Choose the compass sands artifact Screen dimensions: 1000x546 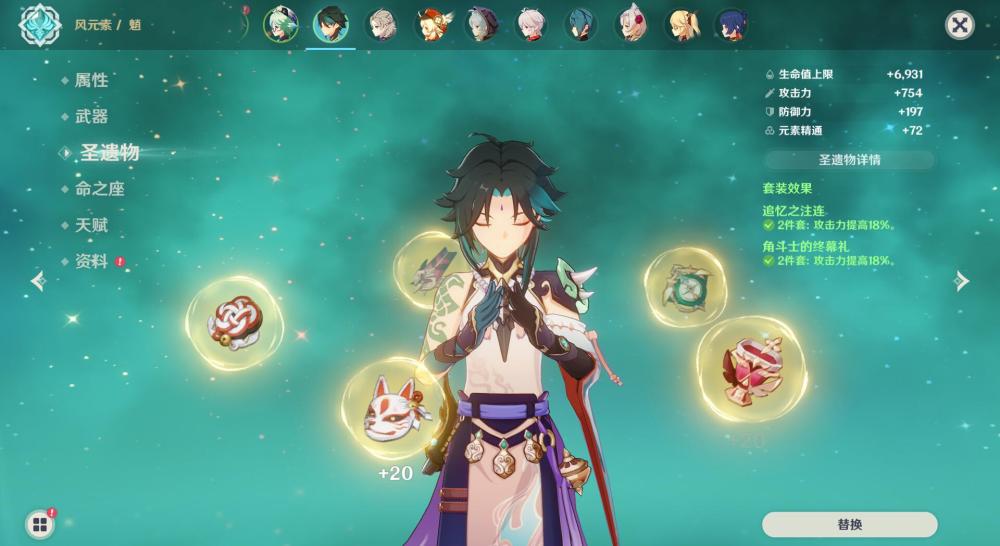[x=685, y=287]
